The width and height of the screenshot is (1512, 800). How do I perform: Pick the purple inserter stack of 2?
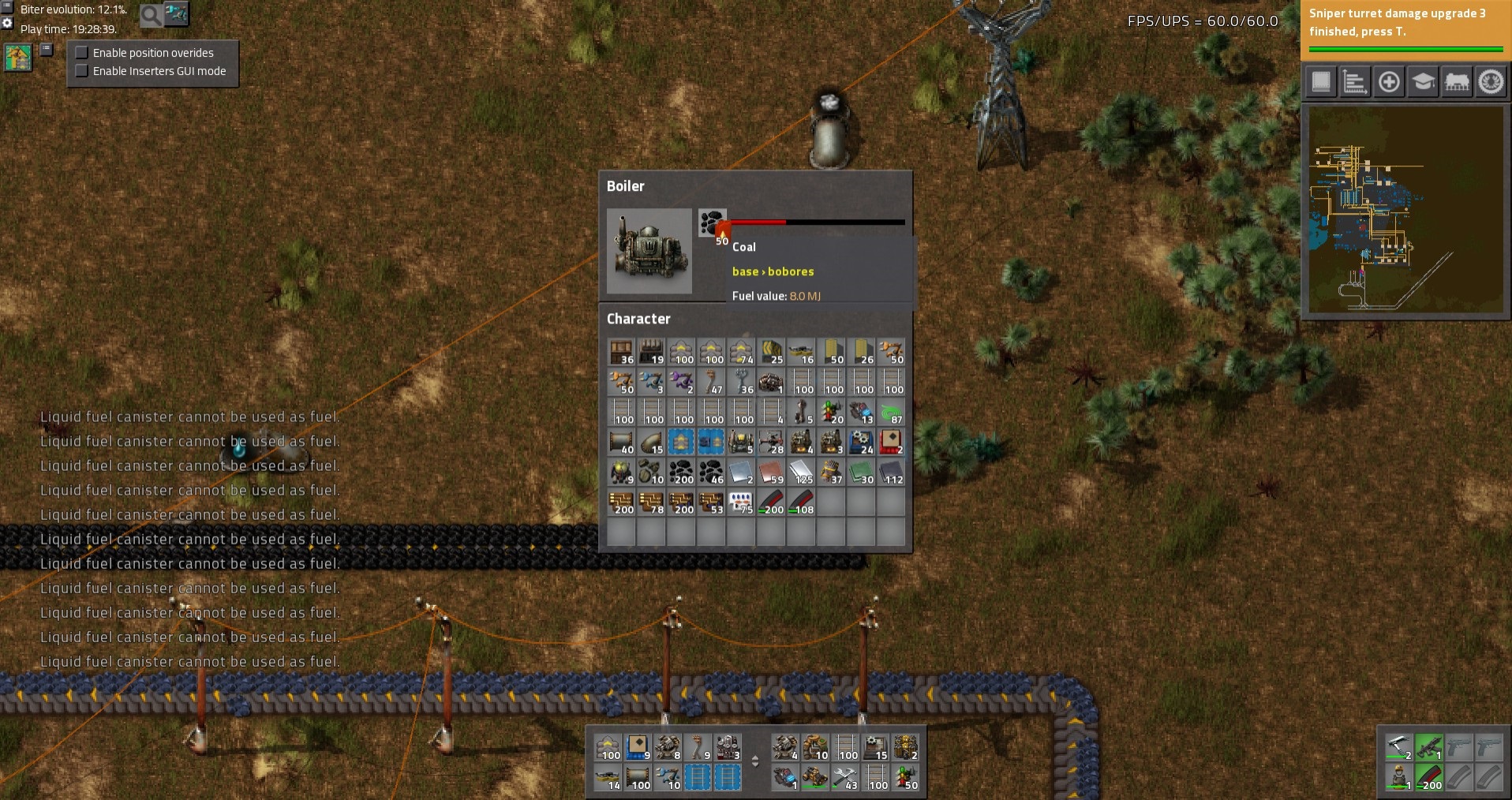[x=681, y=383]
